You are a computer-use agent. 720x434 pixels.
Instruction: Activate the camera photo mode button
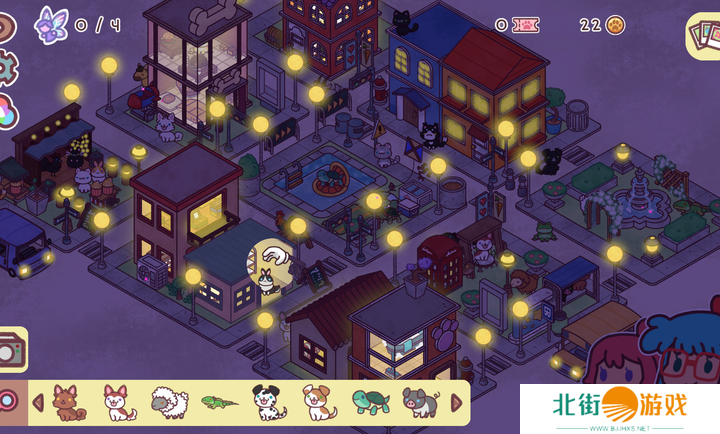10,350
